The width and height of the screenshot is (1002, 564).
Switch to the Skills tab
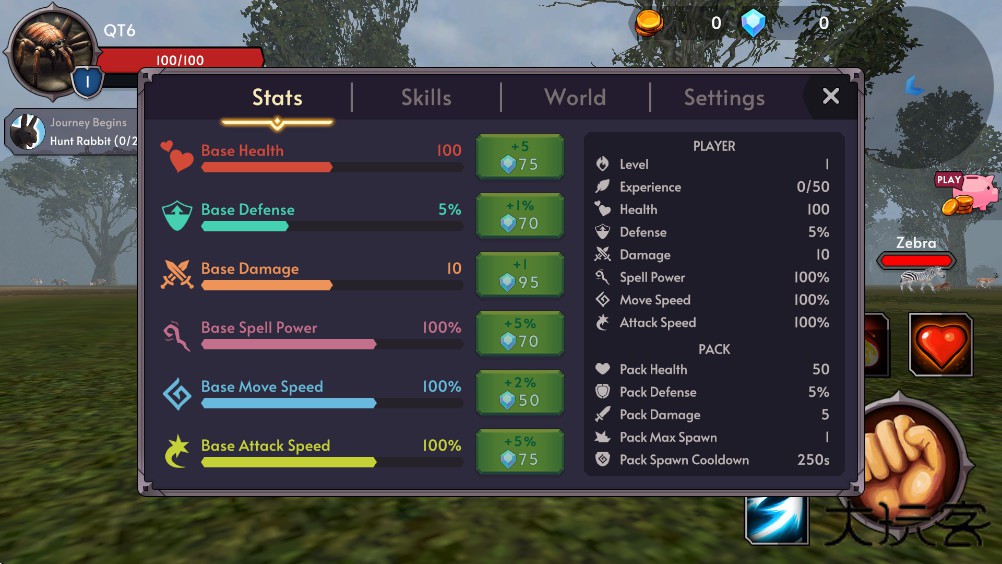pyautogui.click(x=426, y=98)
